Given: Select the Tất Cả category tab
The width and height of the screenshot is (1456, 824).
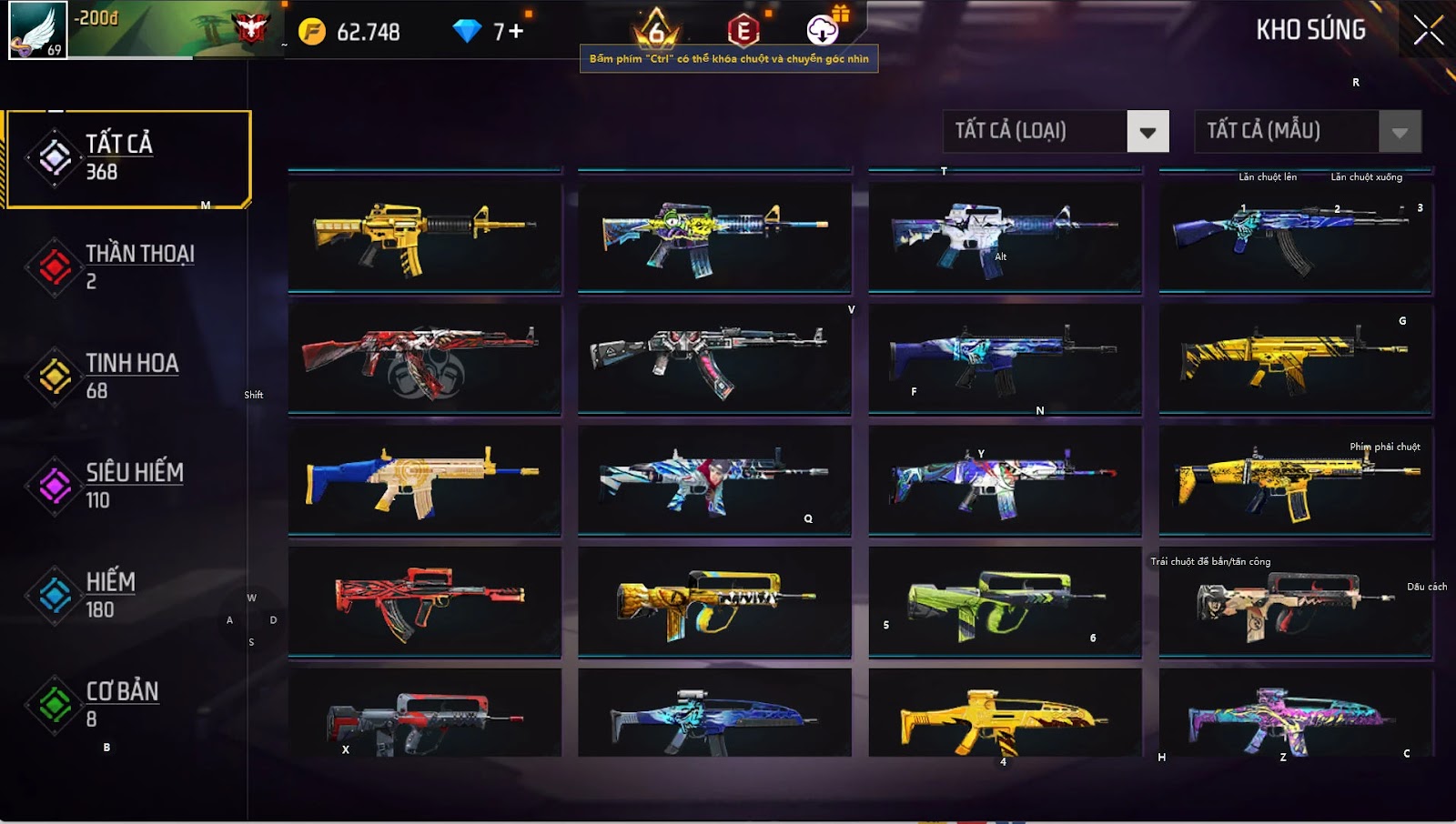Looking at the screenshot, I should click(127, 158).
